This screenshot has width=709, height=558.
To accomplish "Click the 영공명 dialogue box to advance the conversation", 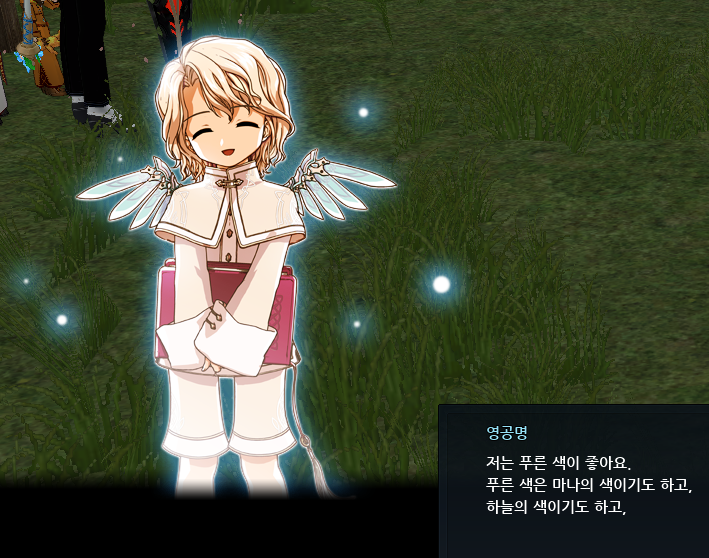I will click(574, 481).
